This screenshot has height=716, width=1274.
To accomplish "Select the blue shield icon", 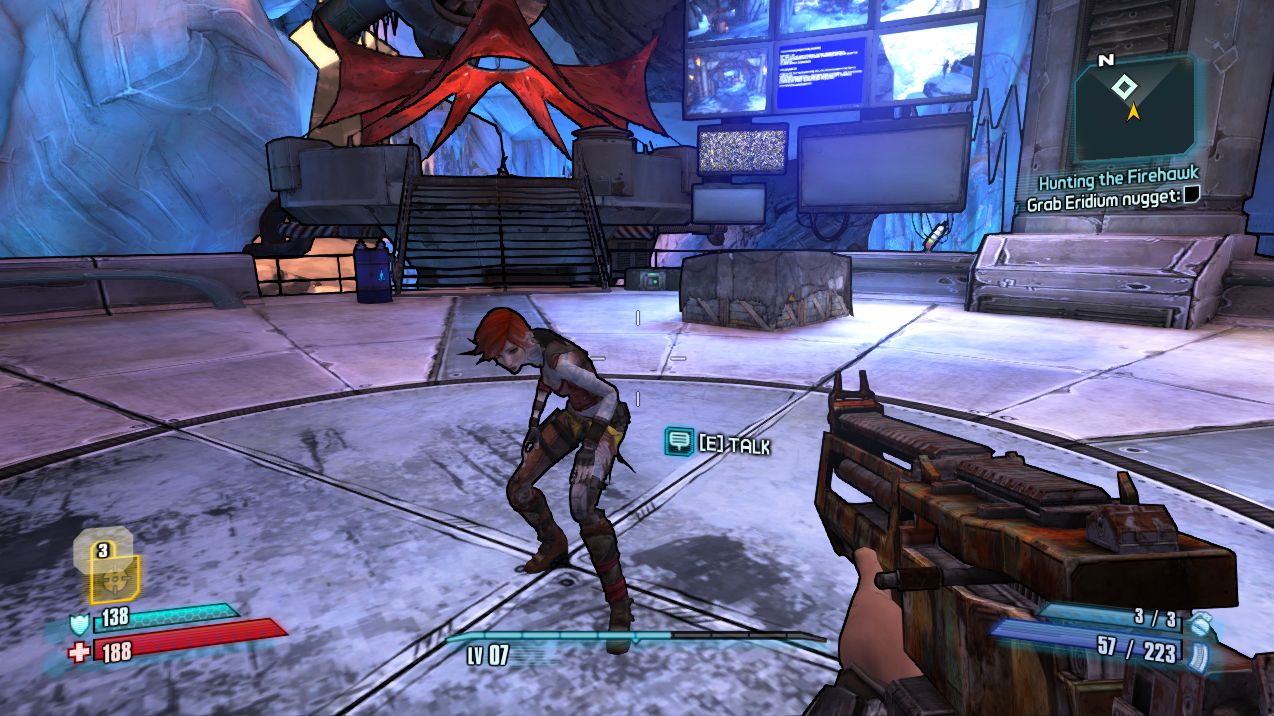I will pos(79,625).
